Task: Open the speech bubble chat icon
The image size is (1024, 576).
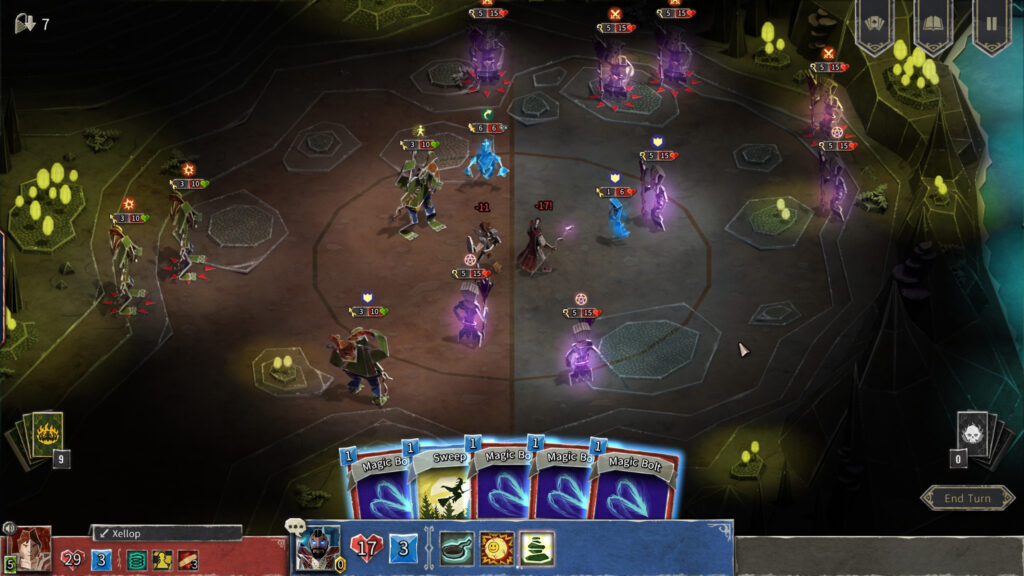Action: (295, 527)
